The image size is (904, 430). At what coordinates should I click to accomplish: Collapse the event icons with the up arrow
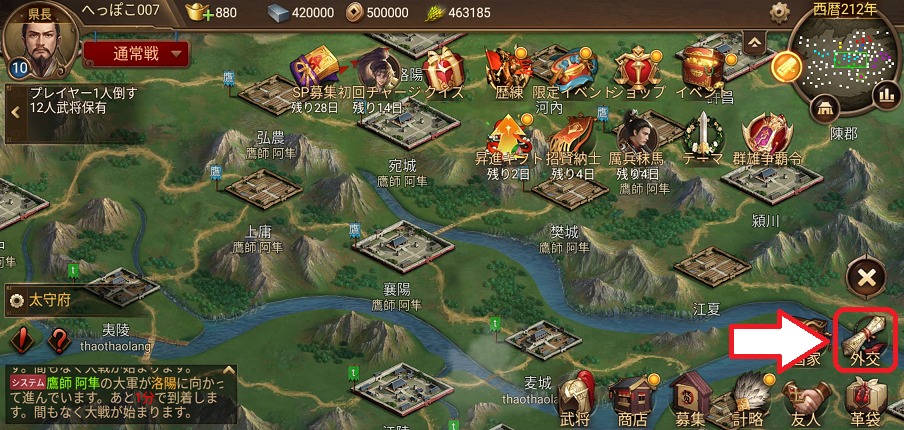click(x=755, y=41)
